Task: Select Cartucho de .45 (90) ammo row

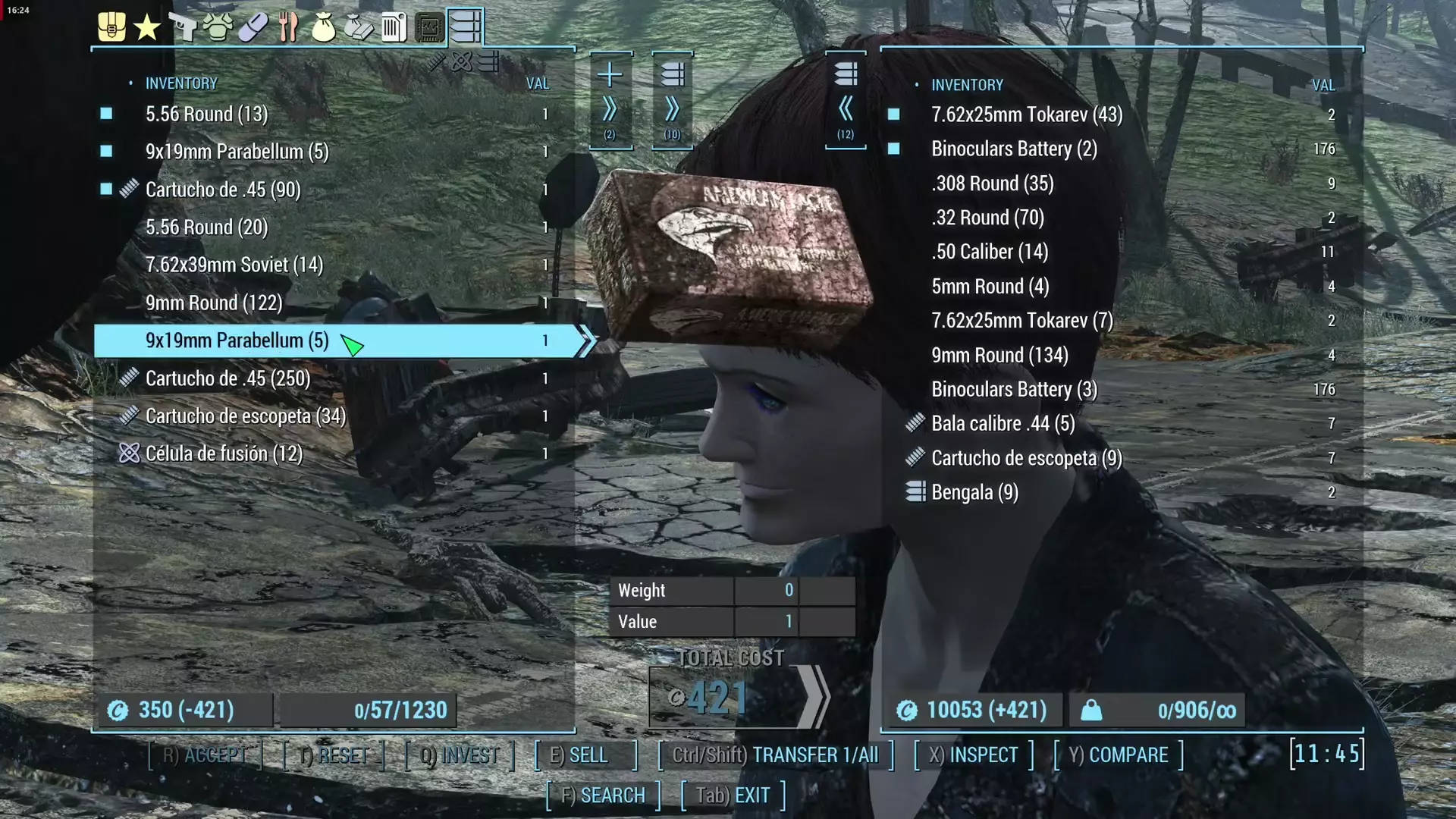Action: click(223, 190)
